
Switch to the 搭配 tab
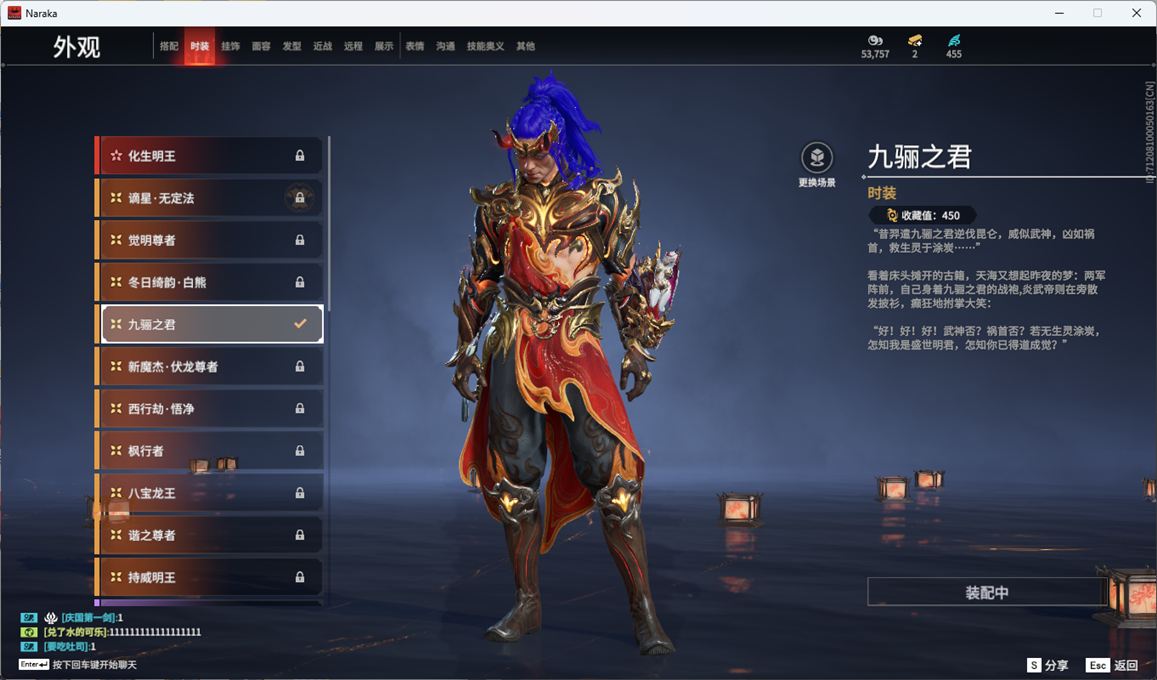169,46
